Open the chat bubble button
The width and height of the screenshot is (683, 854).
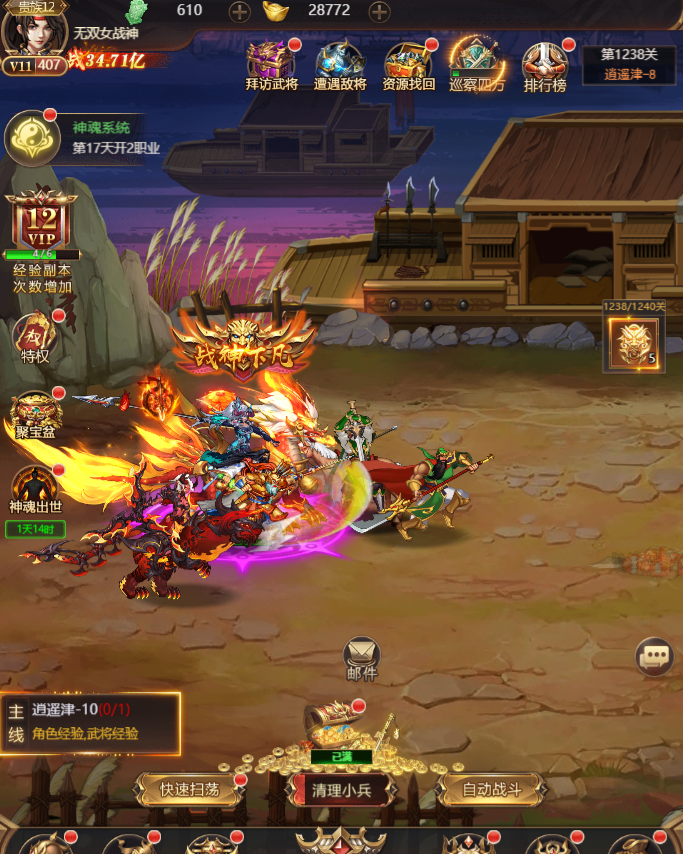coord(655,657)
